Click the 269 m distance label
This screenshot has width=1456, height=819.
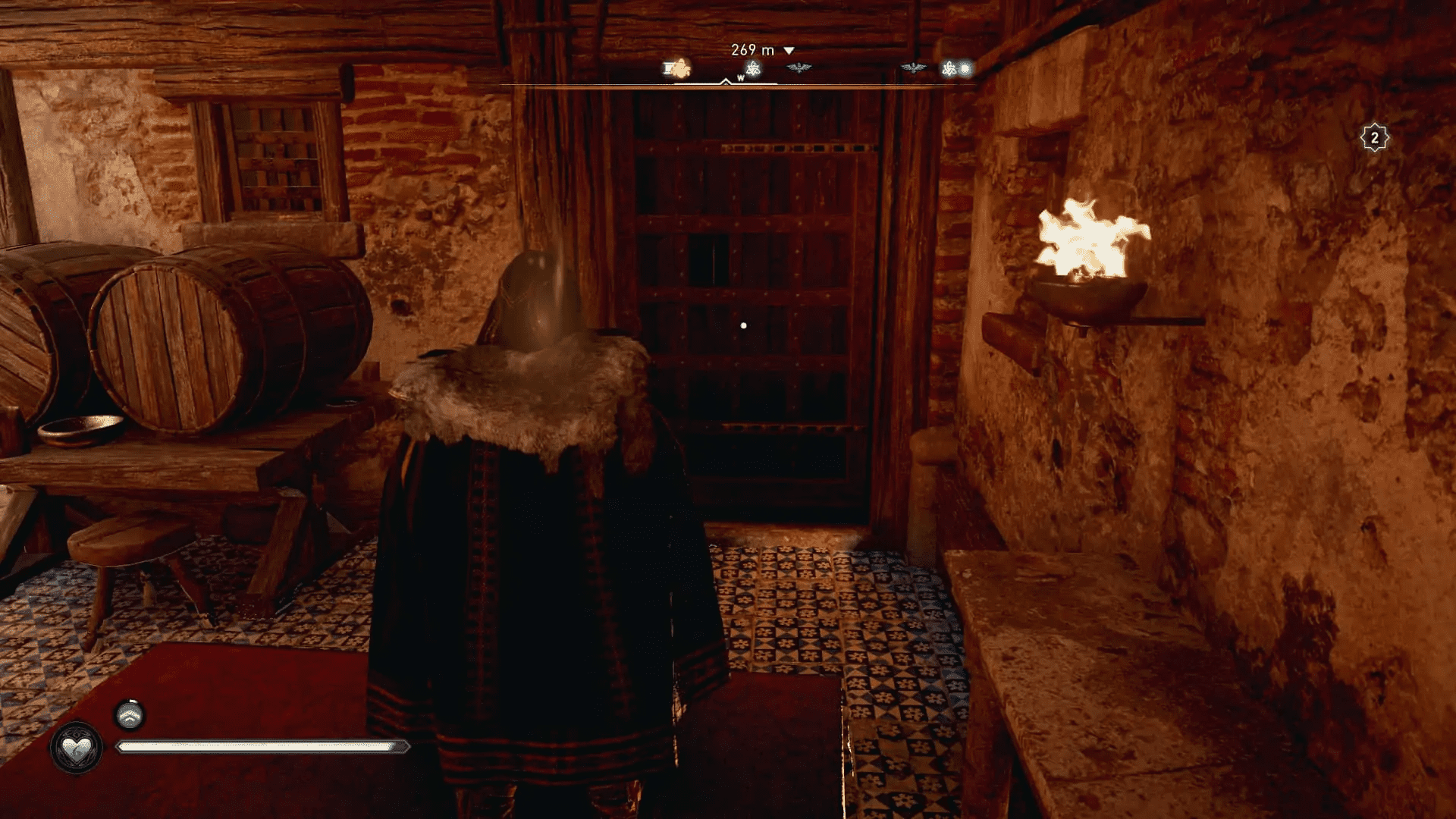751,49
